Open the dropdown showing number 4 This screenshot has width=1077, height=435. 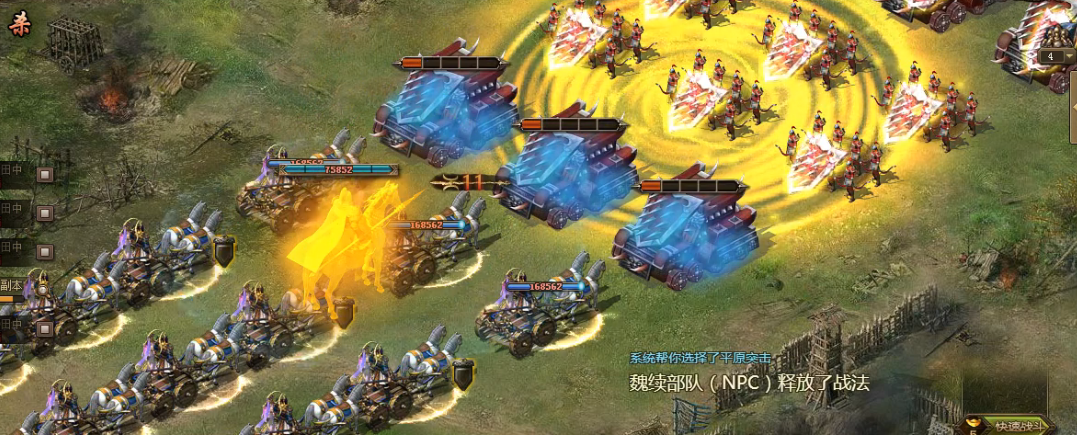(x=1055, y=56)
